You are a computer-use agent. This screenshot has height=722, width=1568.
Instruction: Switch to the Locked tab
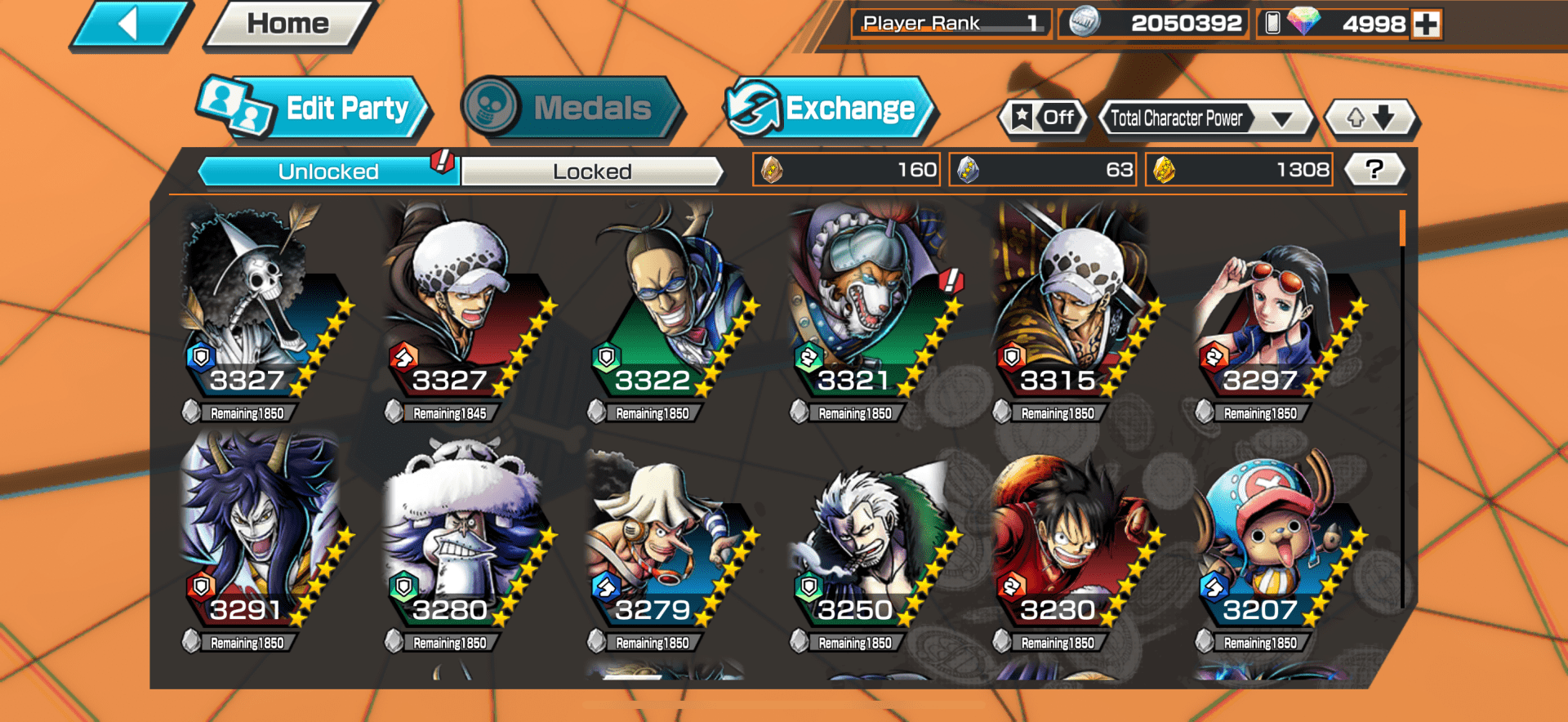tap(593, 172)
